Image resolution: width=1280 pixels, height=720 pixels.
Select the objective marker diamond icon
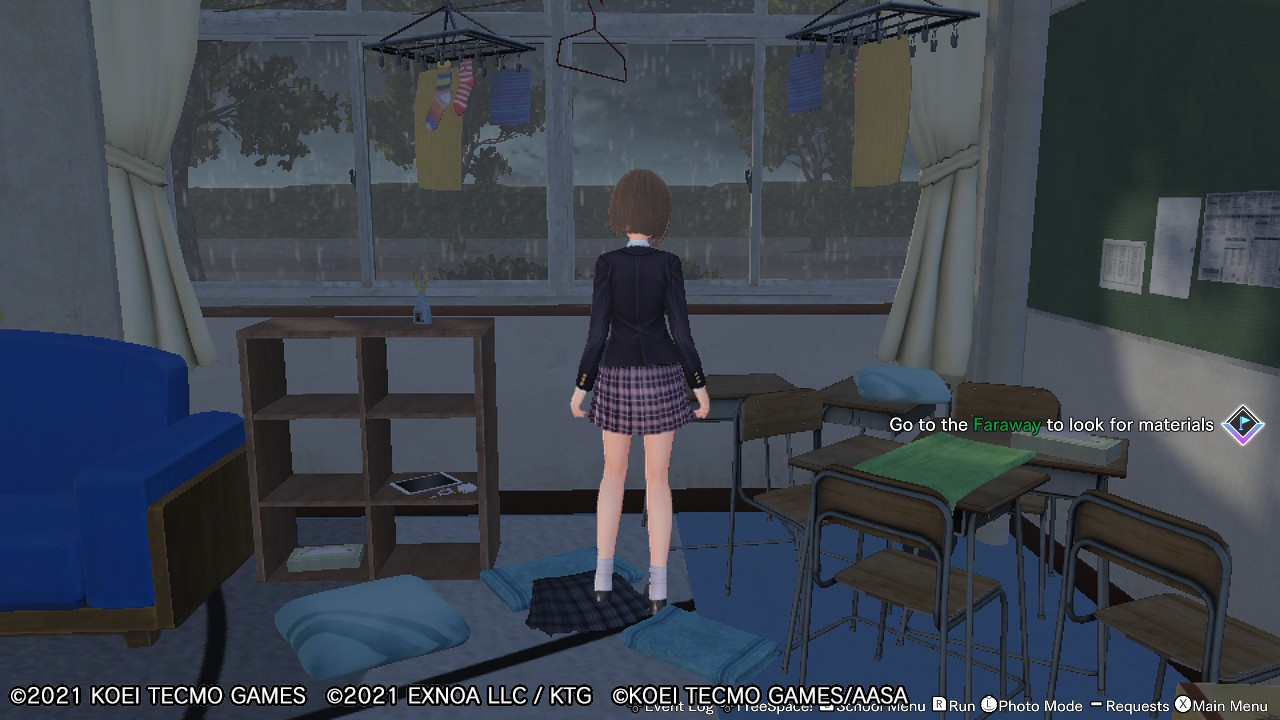(1243, 425)
